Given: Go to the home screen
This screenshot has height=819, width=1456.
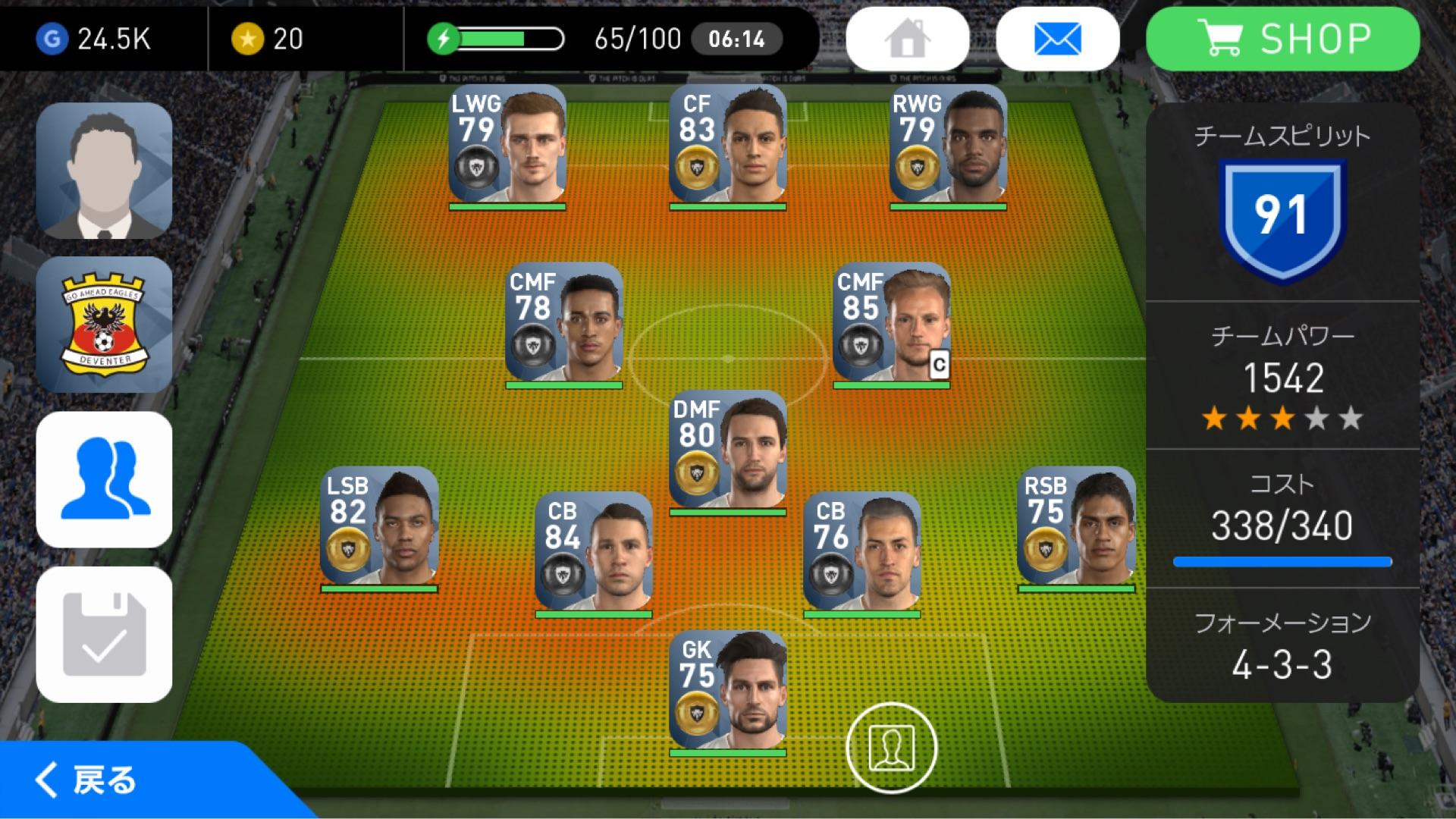Looking at the screenshot, I should (x=907, y=39).
